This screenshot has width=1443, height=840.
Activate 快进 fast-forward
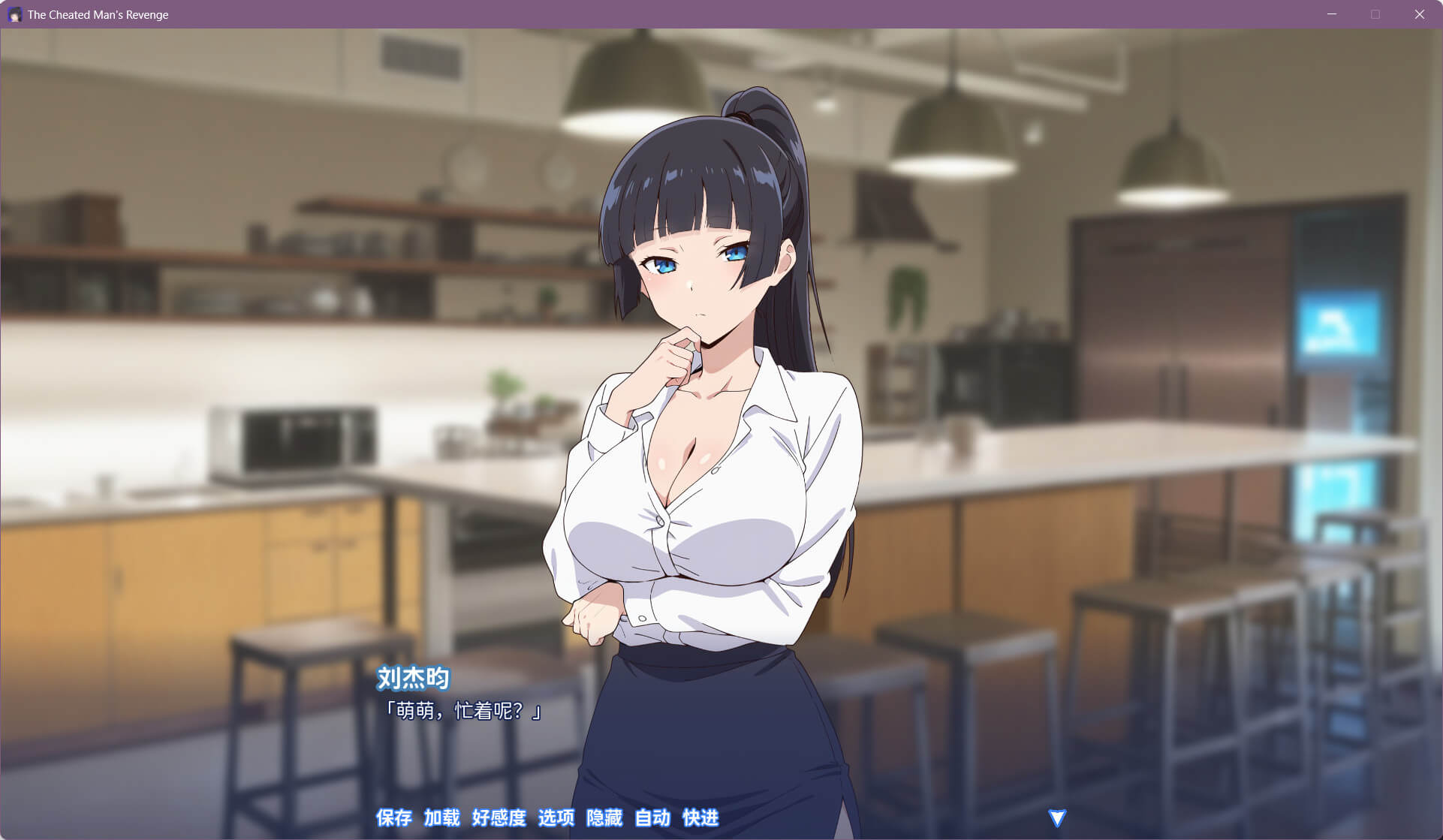[700, 817]
